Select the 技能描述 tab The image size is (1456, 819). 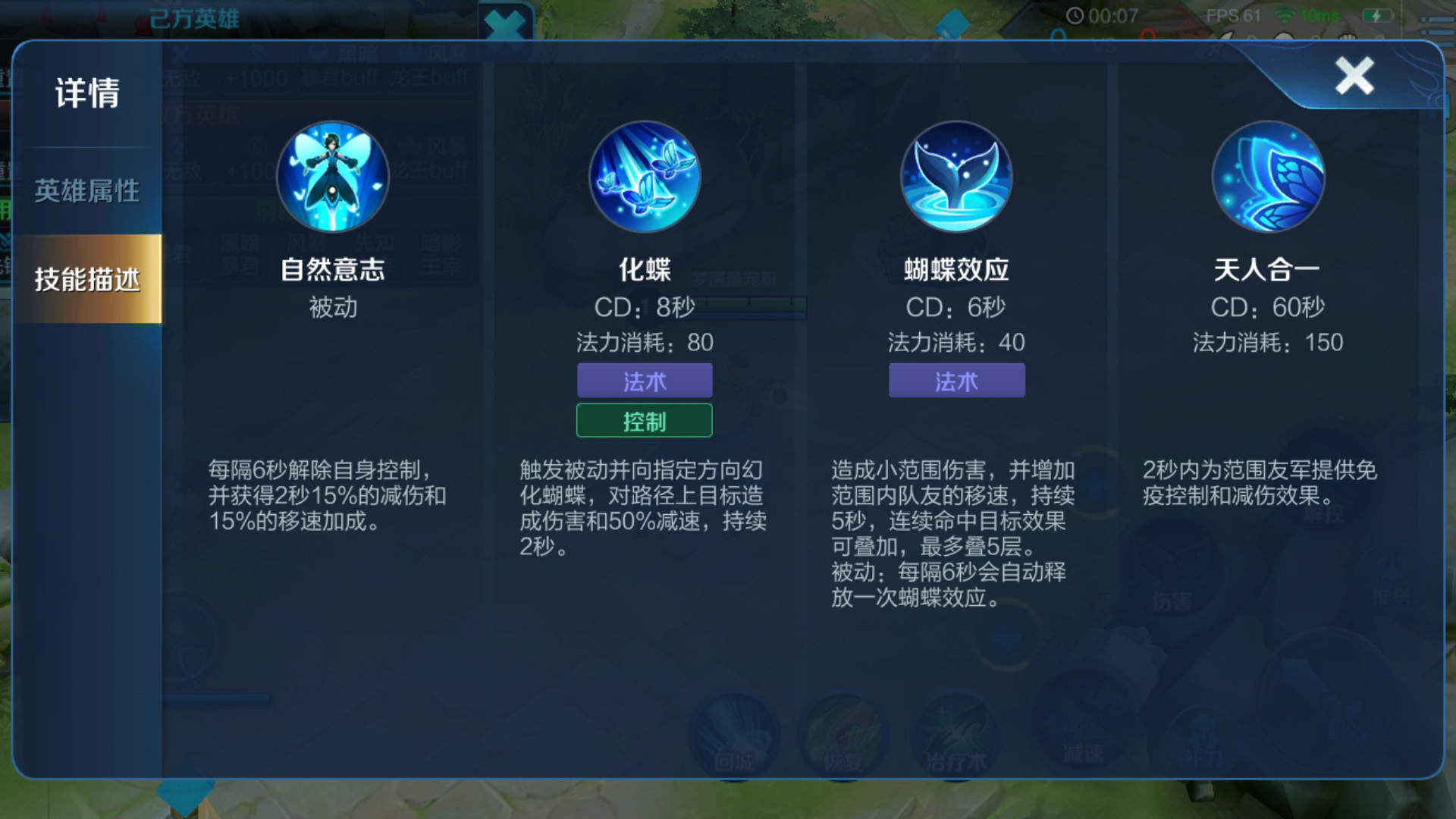(x=87, y=279)
